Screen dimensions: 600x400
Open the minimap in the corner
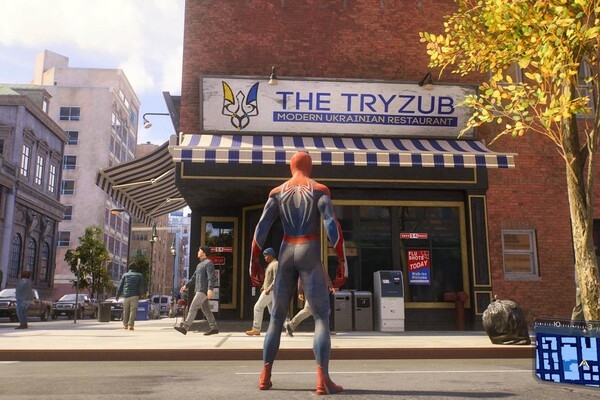click(x=568, y=353)
